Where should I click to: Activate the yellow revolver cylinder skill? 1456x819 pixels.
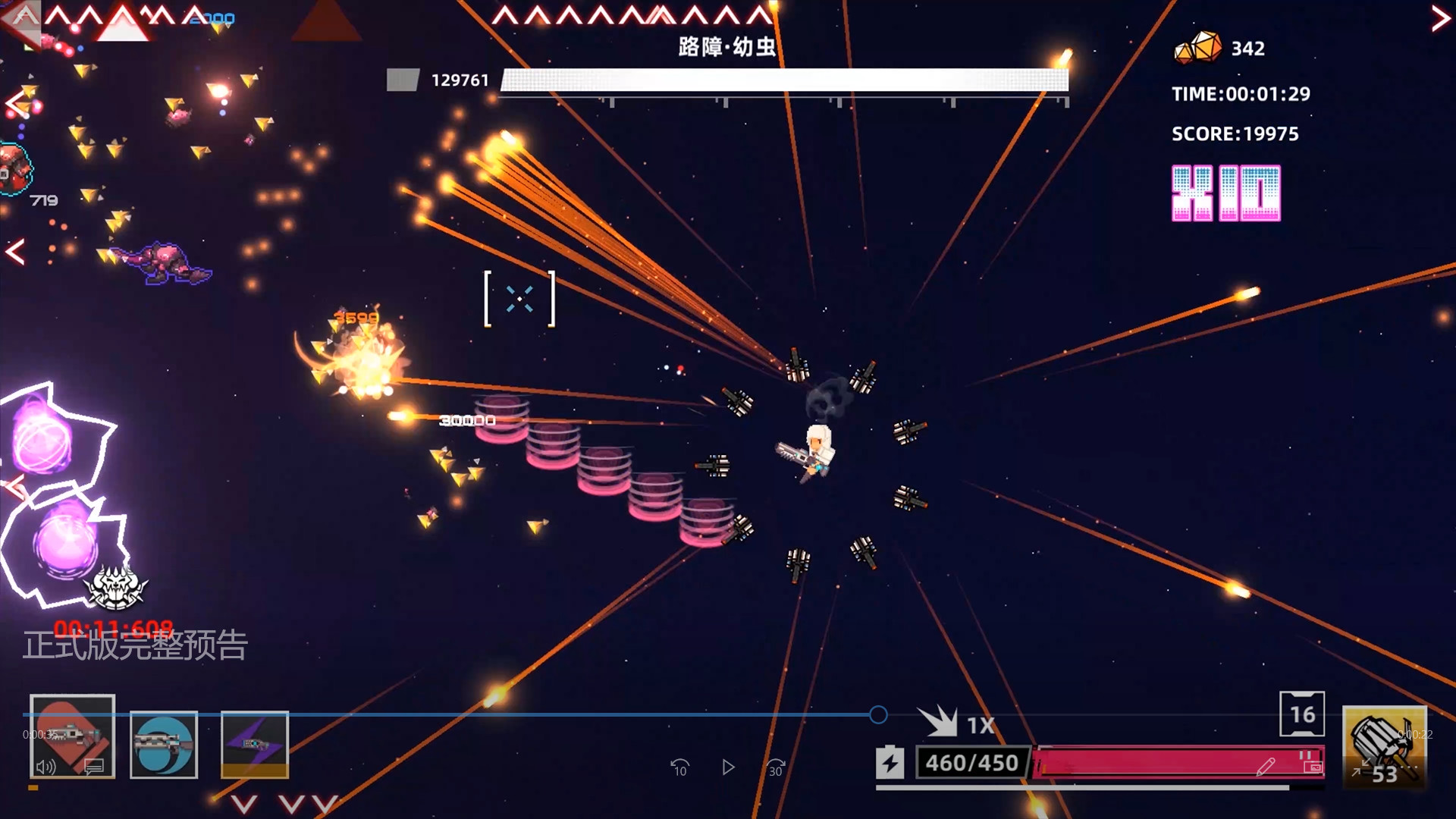pos(1384,739)
